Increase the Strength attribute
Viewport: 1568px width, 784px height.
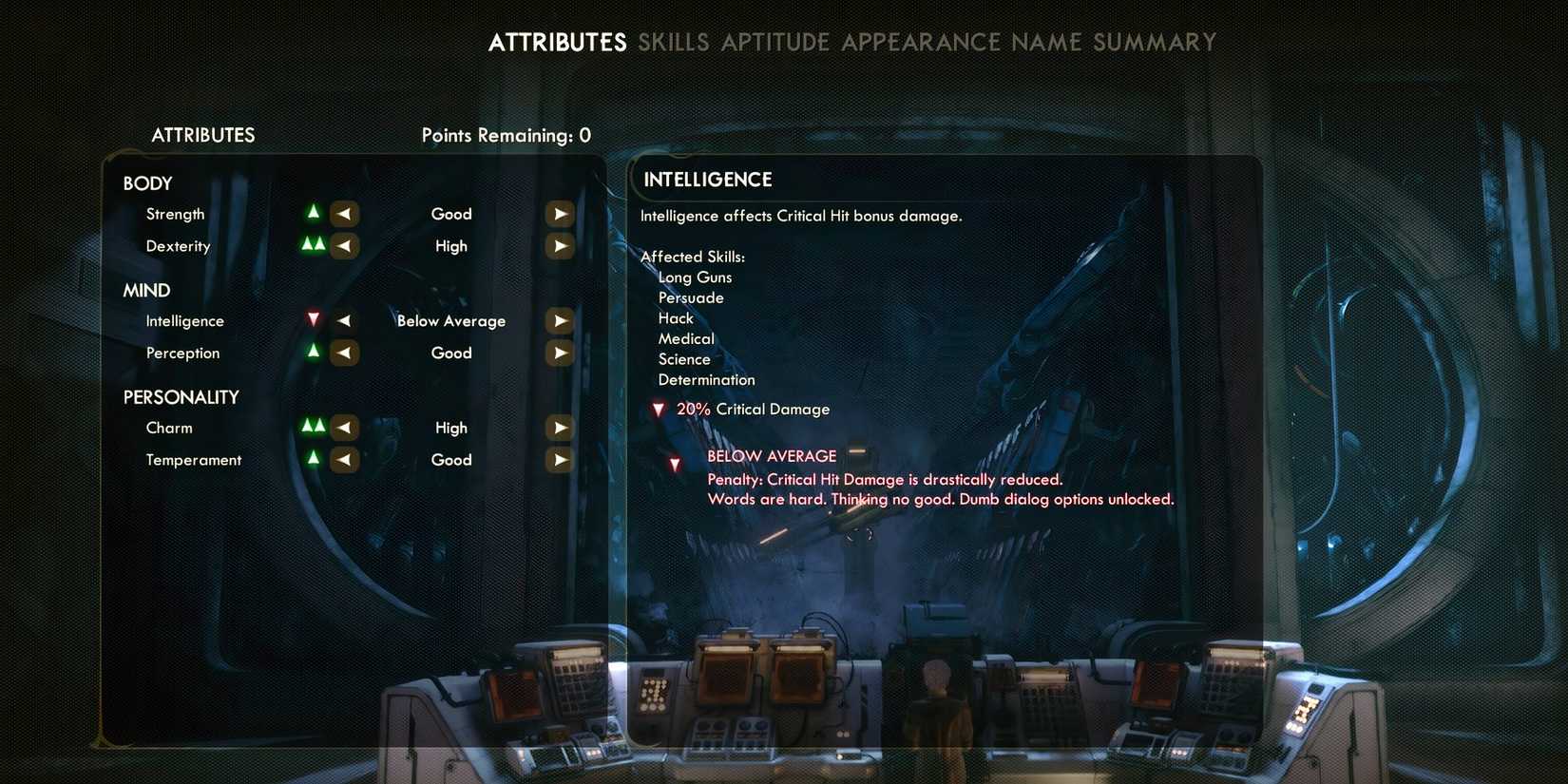tap(560, 213)
